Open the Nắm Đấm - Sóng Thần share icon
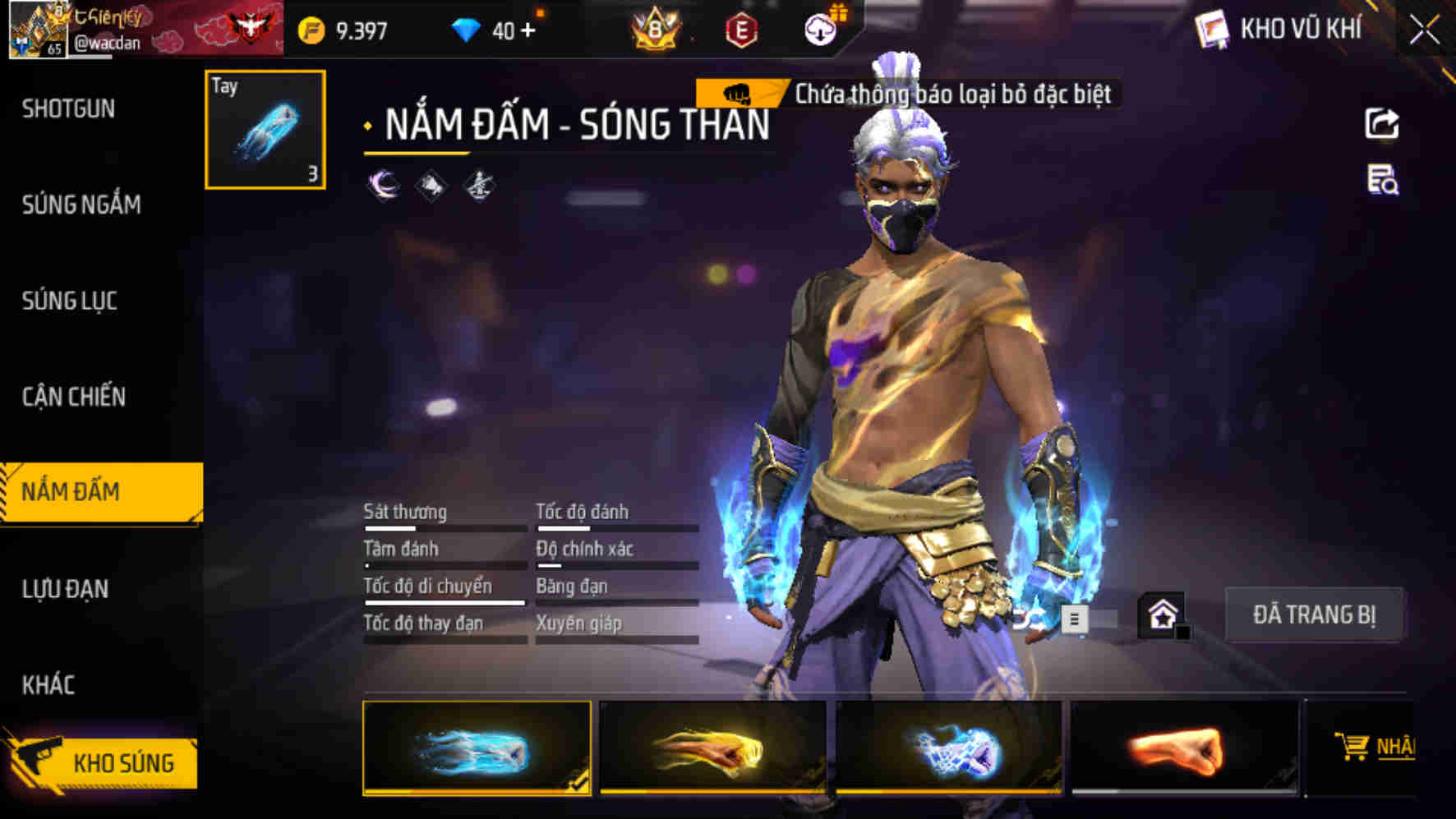This screenshot has height=819, width=1456. coord(1384,122)
